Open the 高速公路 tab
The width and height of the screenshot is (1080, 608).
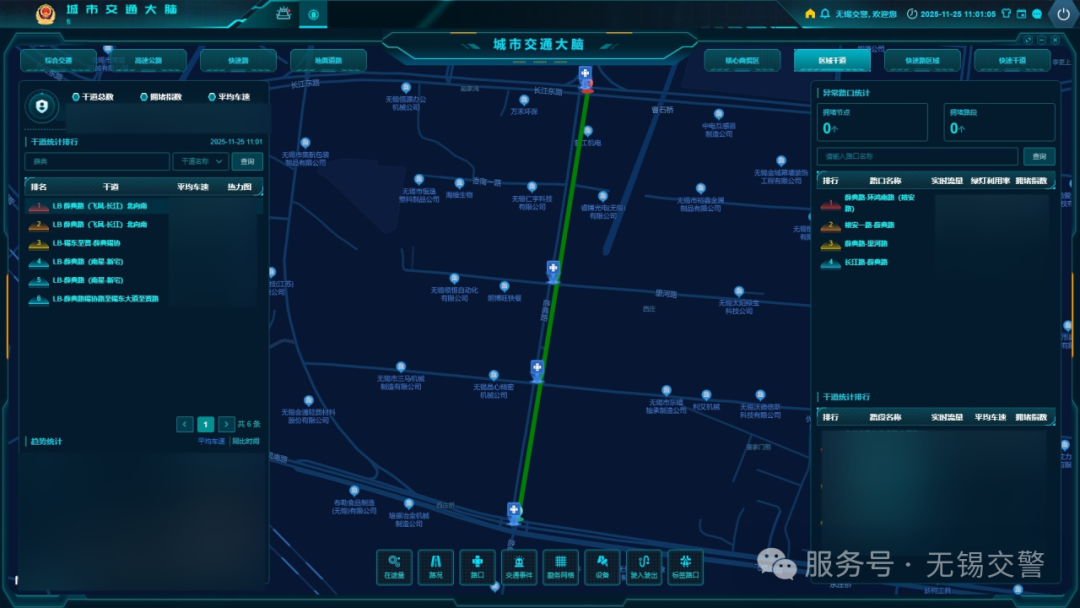click(148, 60)
